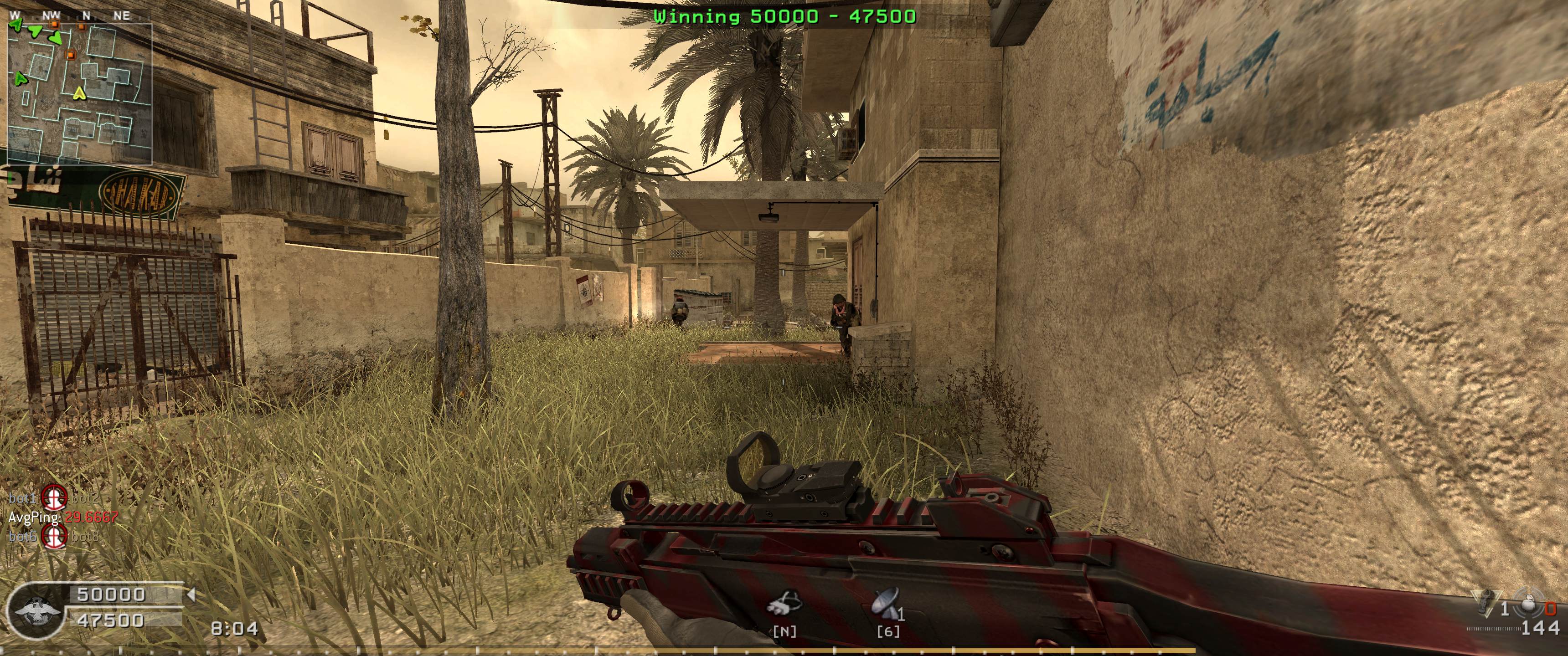Click the yellow player arrow on minimap

pyautogui.click(x=78, y=94)
